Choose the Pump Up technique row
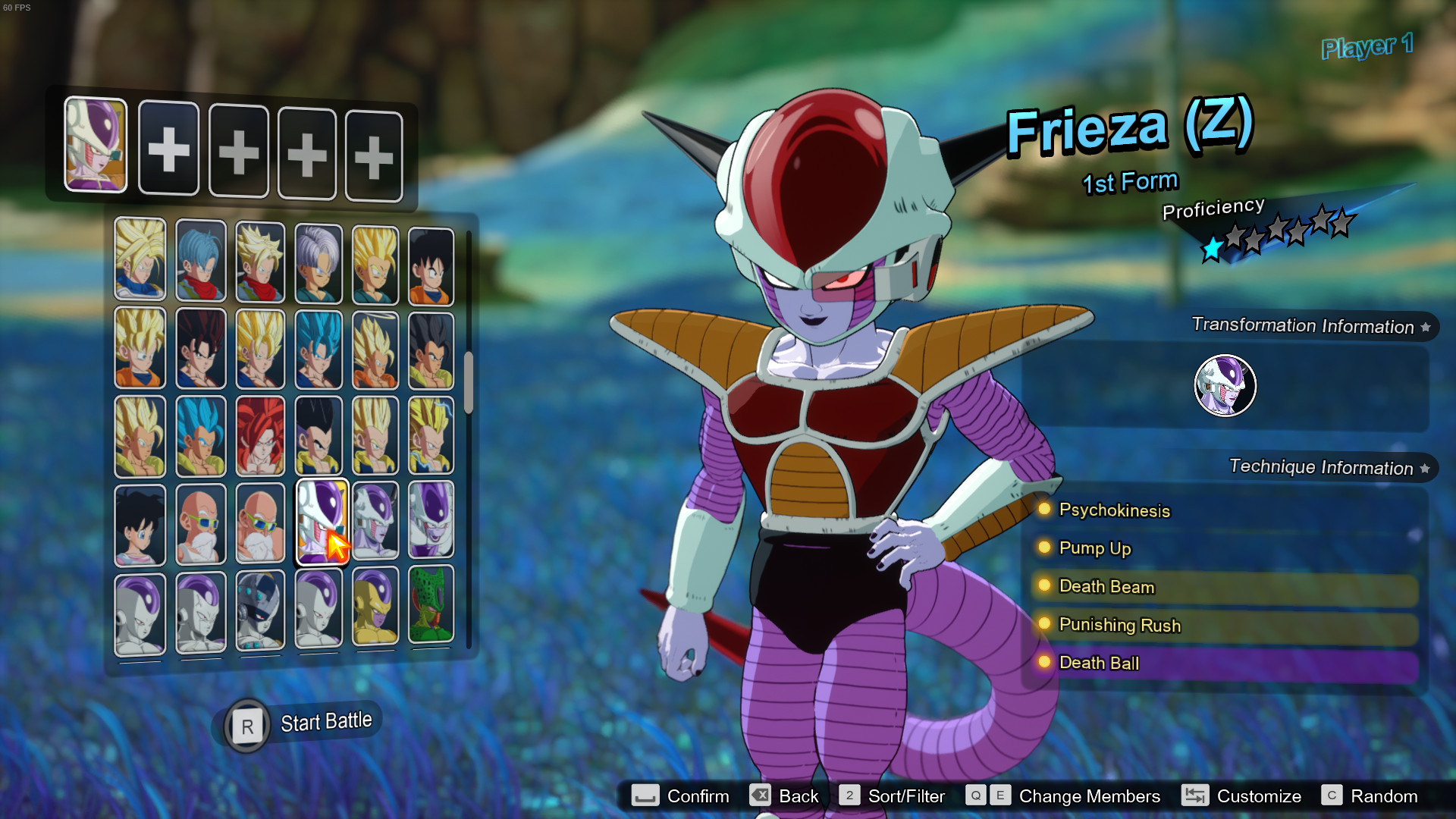Screen dimensions: 1456x819 pos(1094,548)
